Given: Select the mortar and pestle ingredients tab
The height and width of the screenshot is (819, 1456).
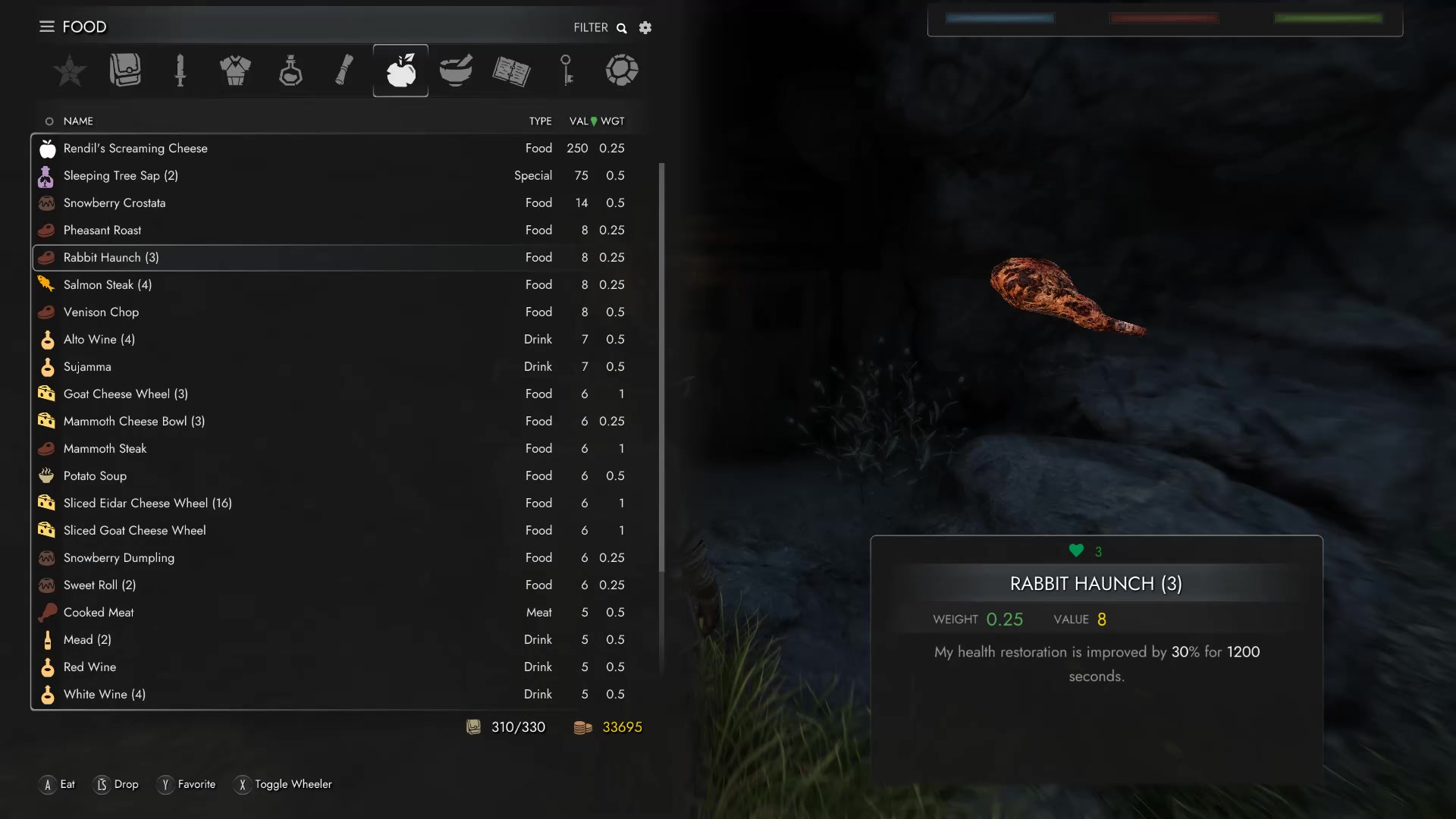Looking at the screenshot, I should coord(456,71).
